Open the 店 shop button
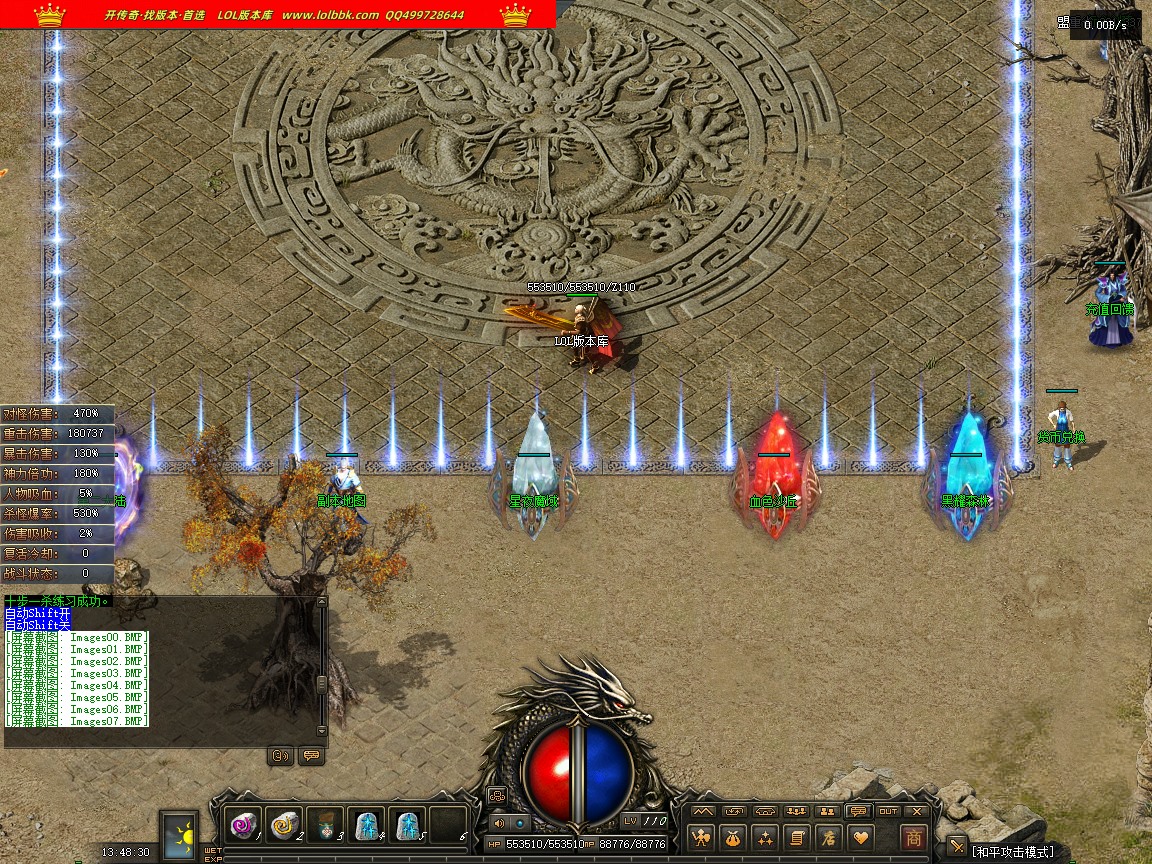The width and height of the screenshot is (1152, 864). (x=828, y=838)
